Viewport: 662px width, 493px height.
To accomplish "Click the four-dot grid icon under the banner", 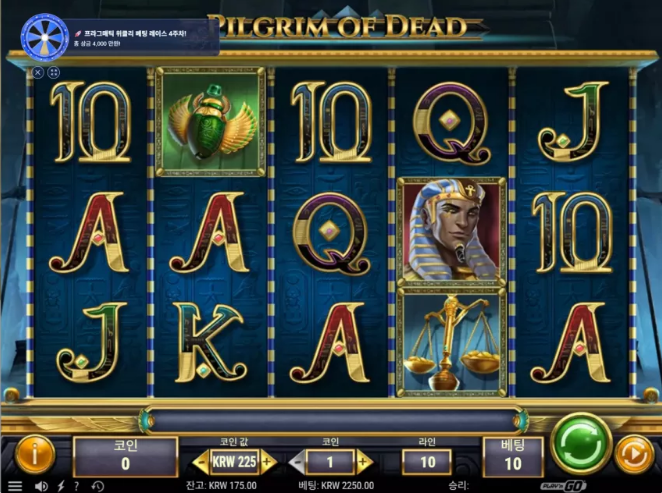I will [54, 72].
